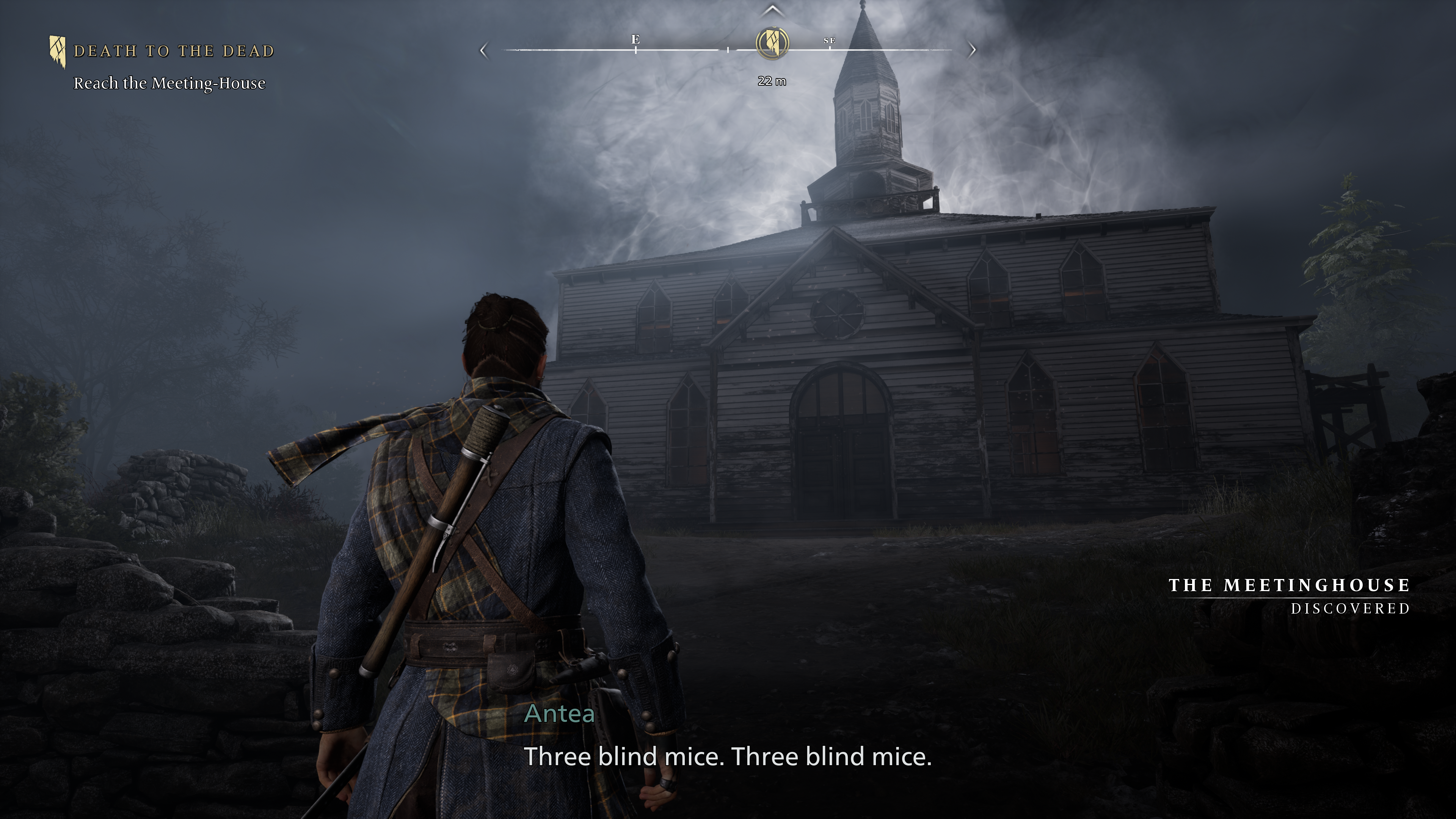Click the quest objective marker on the compass
Image resolution: width=1456 pixels, height=819 pixels.
click(x=772, y=43)
